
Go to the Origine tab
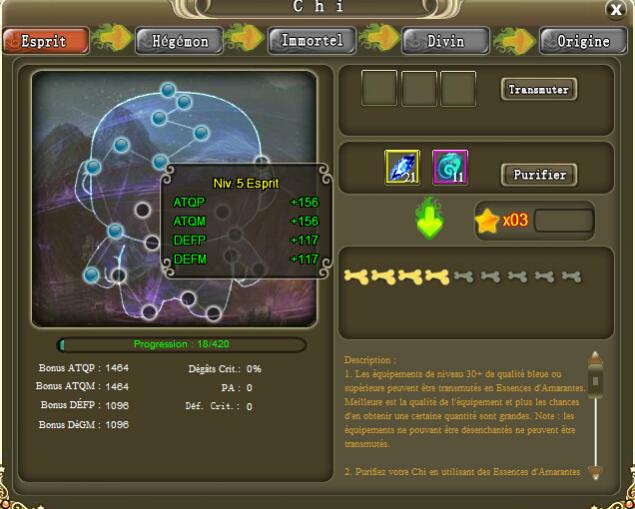coord(582,41)
